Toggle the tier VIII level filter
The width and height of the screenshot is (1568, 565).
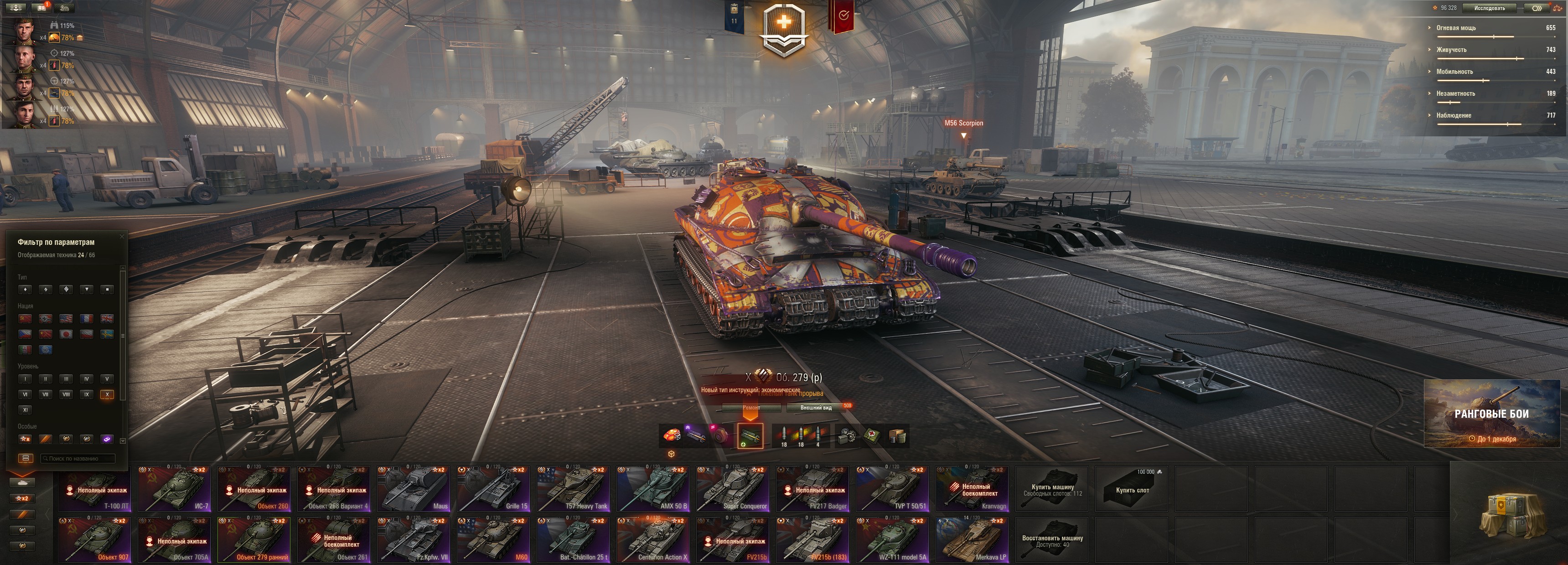point(66,394)
